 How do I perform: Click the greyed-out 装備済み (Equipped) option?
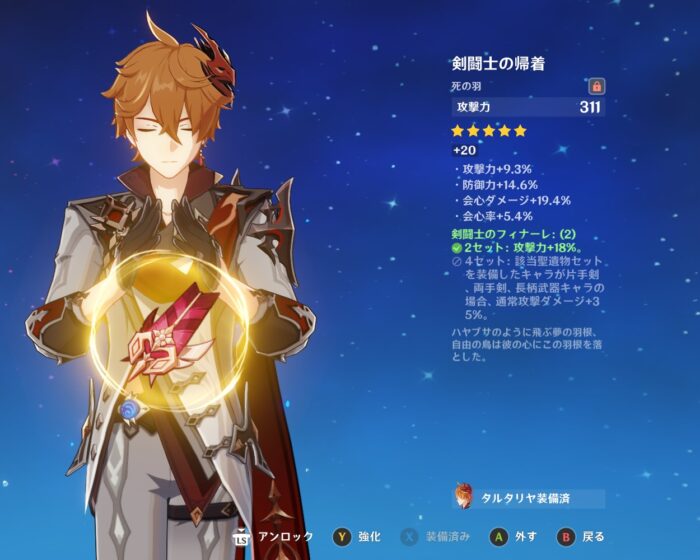438,537
